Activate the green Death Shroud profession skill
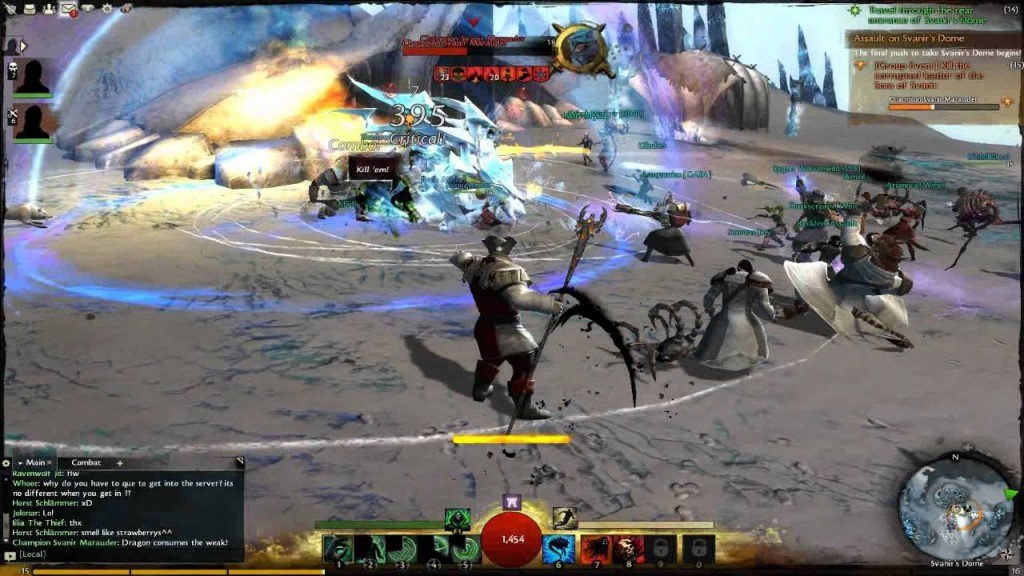This screenshot has width=1024, height=576. [x=457, y=519]
